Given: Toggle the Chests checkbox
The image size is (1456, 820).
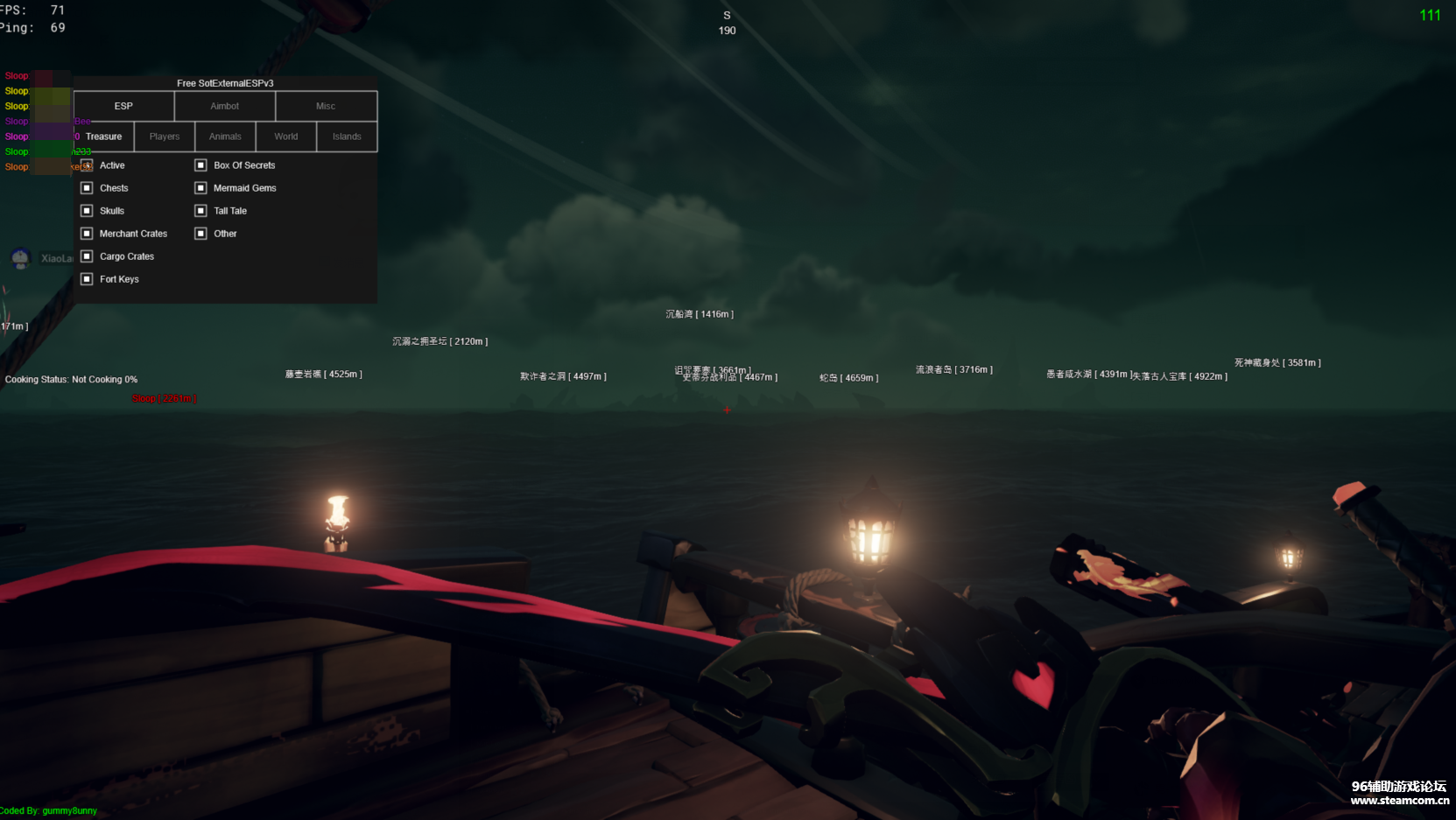Looking at the screenshot, I should 87,188.
